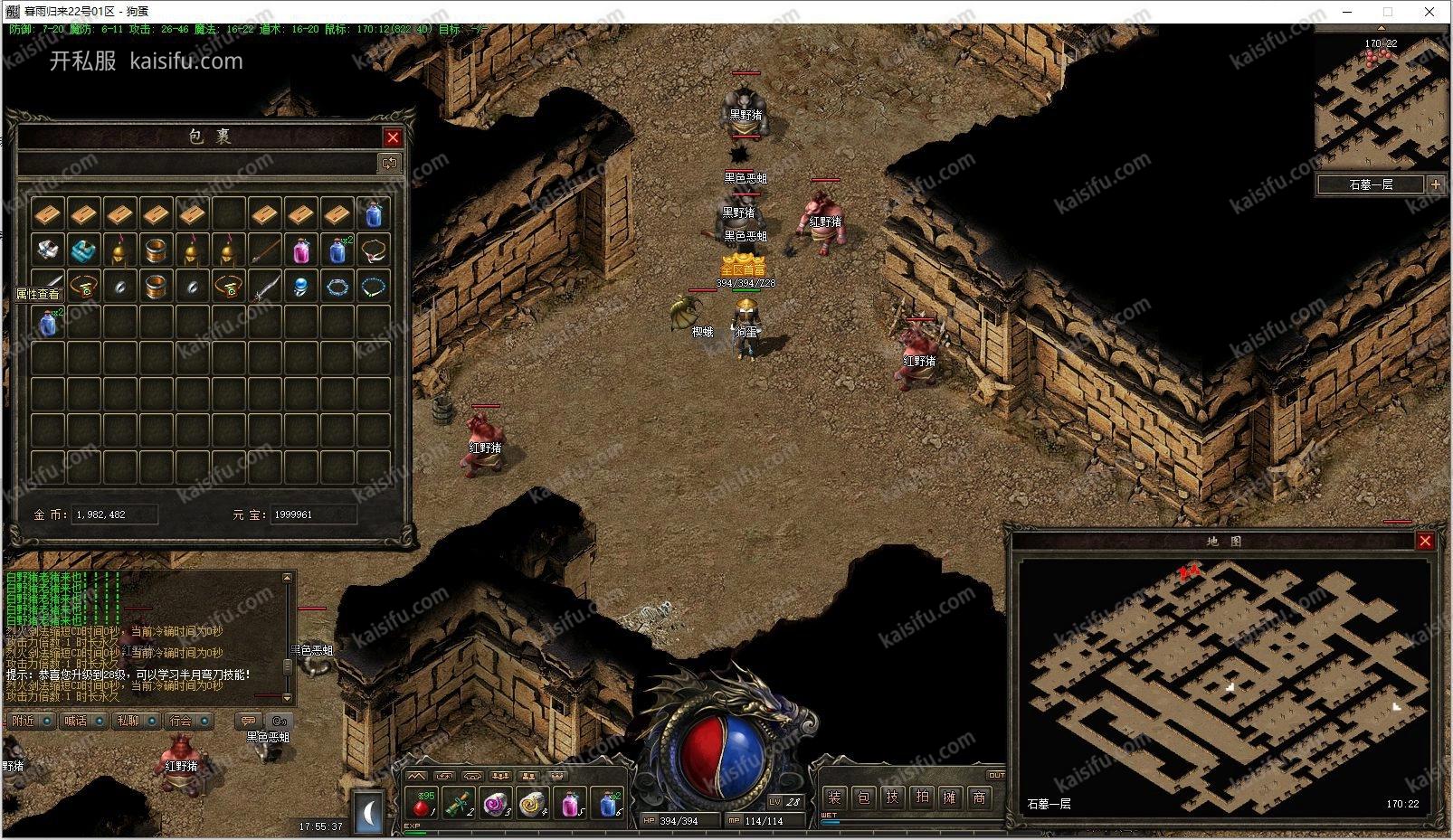1453x840 pixels.
Task: Maximize the game window
Action: 1387,12
